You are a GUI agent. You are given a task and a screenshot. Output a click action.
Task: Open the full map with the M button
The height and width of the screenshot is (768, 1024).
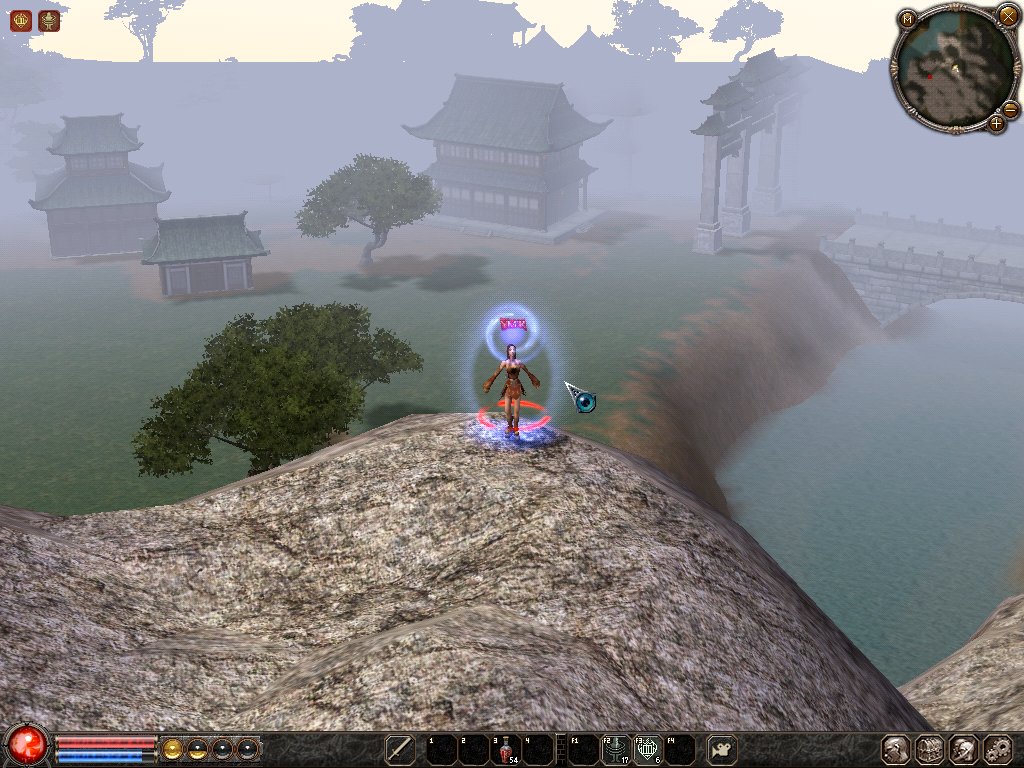point(907,19)
